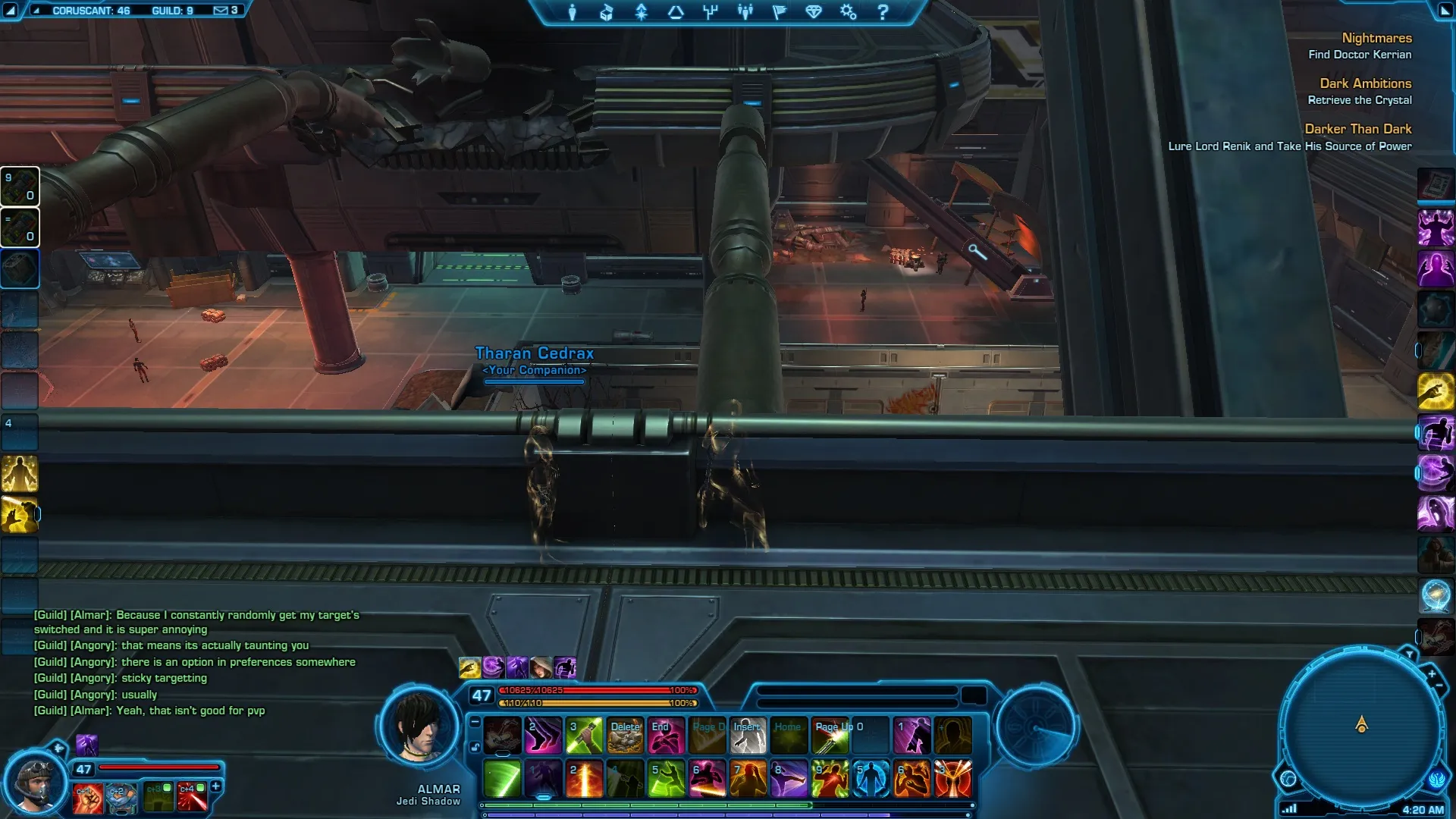1456x819 pixels.
Task: Activate the purple kick ability
Action: click(x=789, y=779)
